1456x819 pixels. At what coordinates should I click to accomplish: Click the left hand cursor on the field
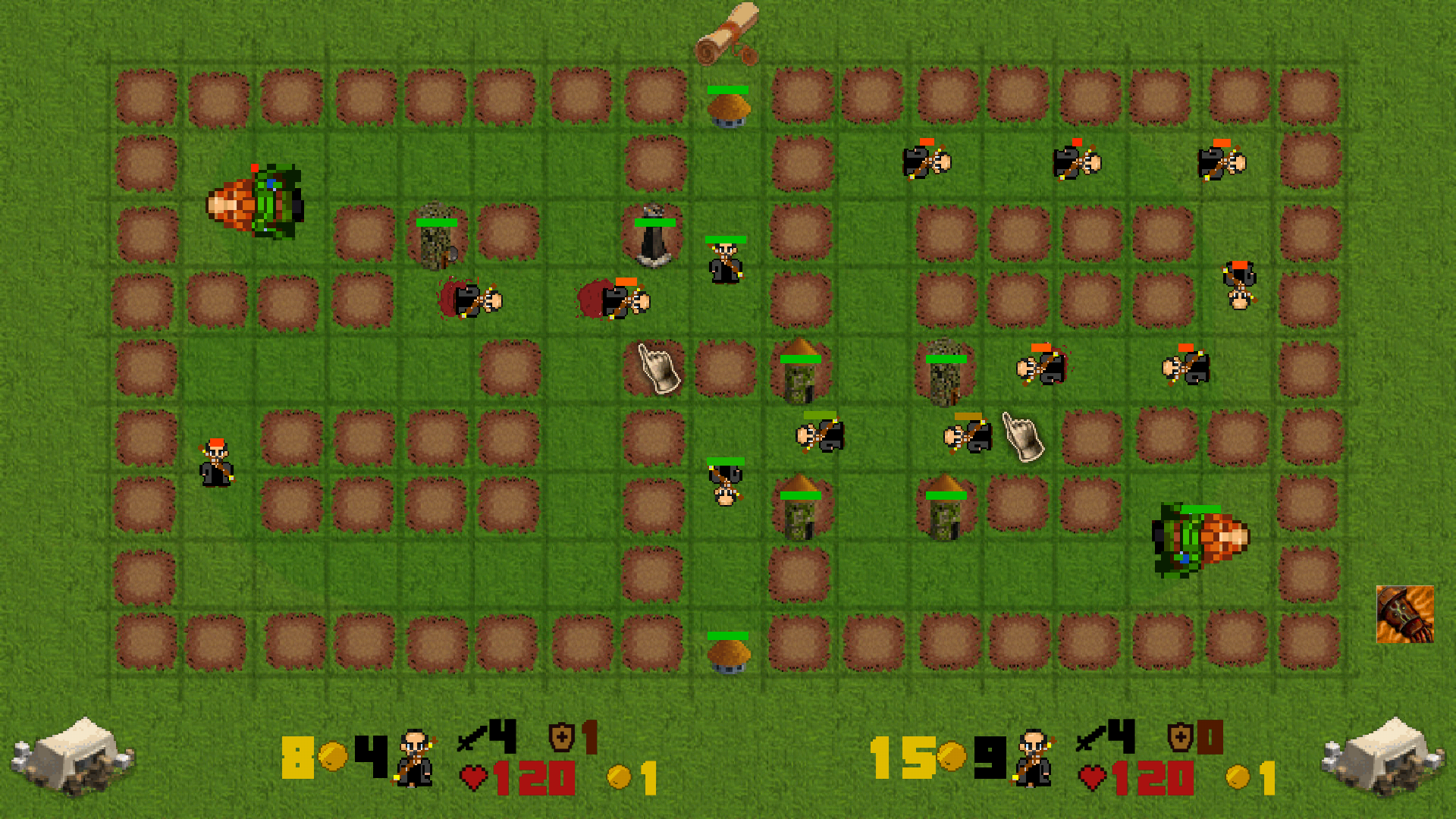656,369
